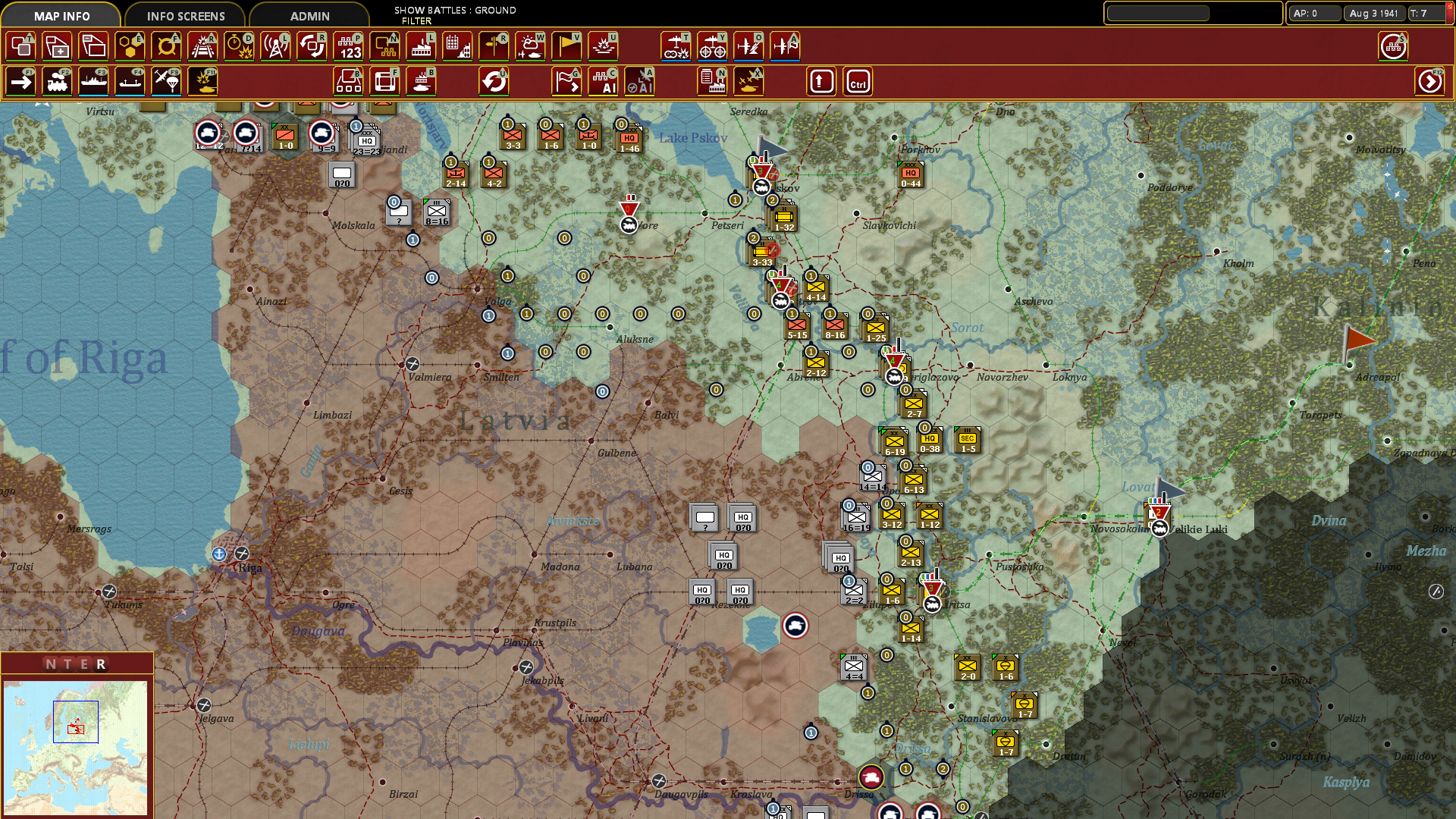This screenshot has height=819, width=1456.
Task: Toggle unit counter values with the 123 icon
Action: [x=348, y=45]
